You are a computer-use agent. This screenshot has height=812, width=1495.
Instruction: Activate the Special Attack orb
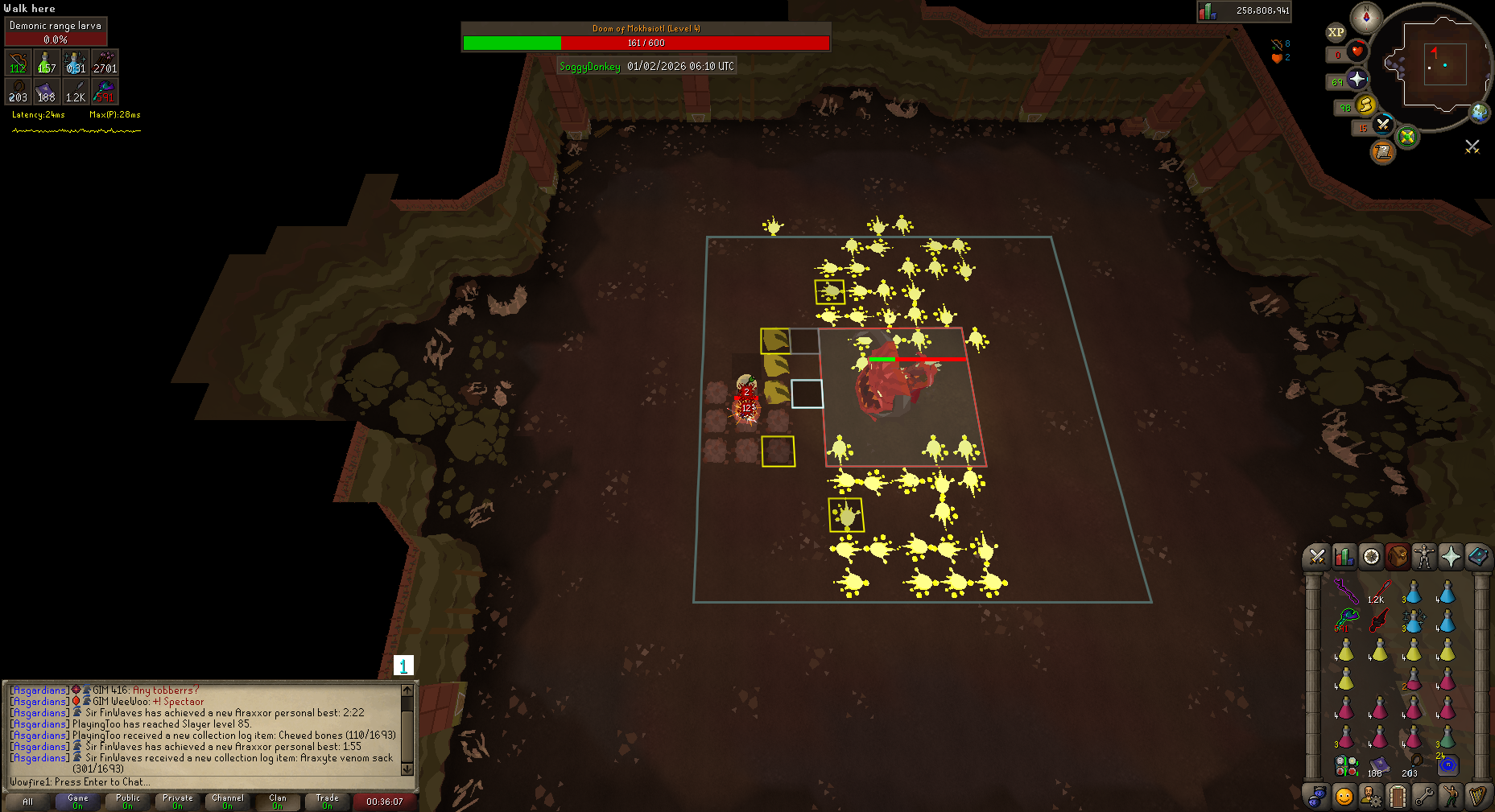point(1383,125)
